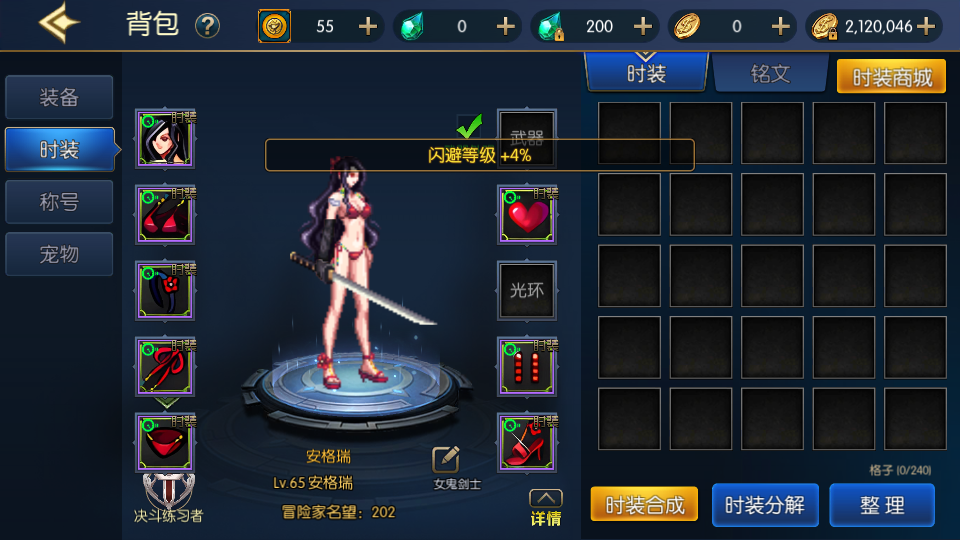Switch to the 铭文 inscription tab
The width and height of the screenshot is (960, 540).
click(770, 74)
